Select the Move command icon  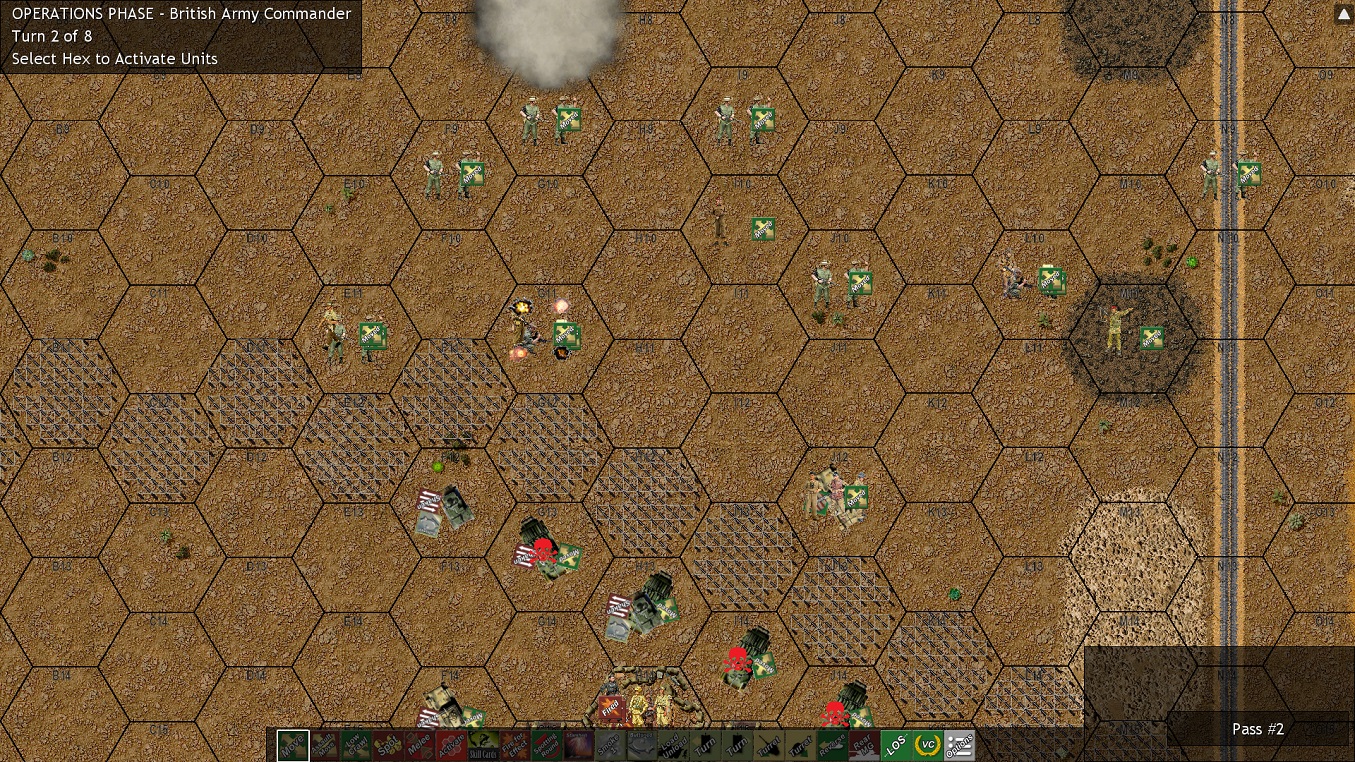click(x=292, y=744)
